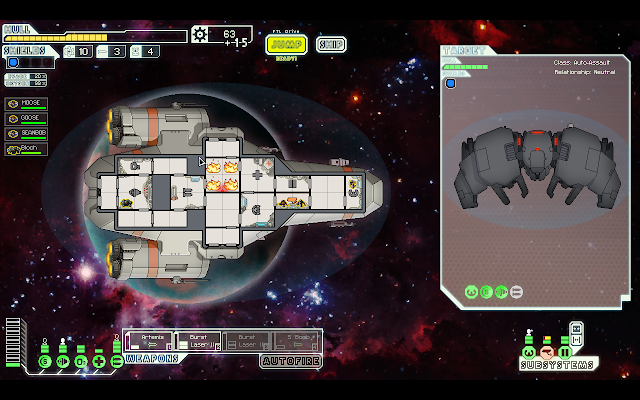Click the engines system power icon

pos(63,361)
